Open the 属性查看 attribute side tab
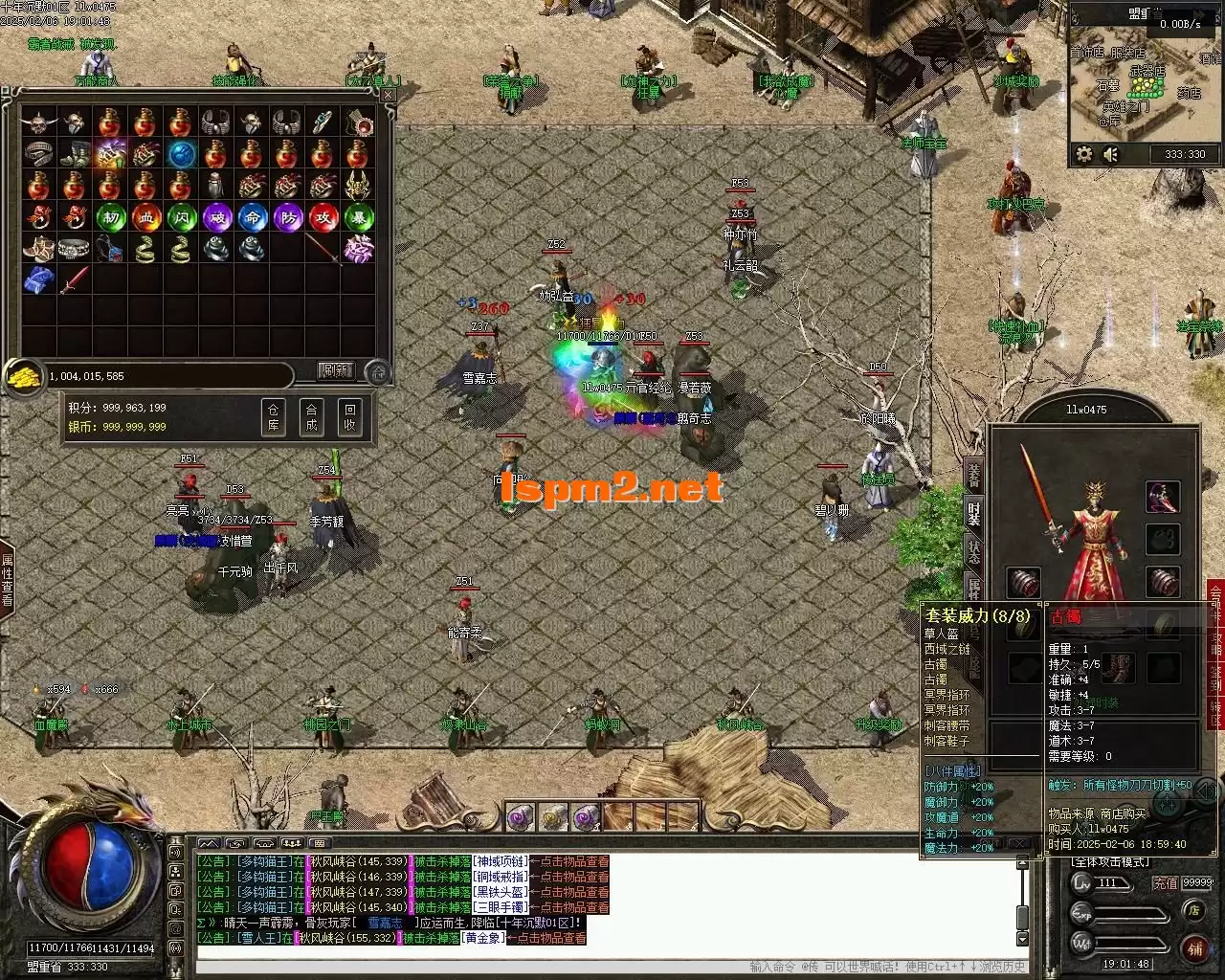Screen dimensions: 1225x980 point(8,579)
